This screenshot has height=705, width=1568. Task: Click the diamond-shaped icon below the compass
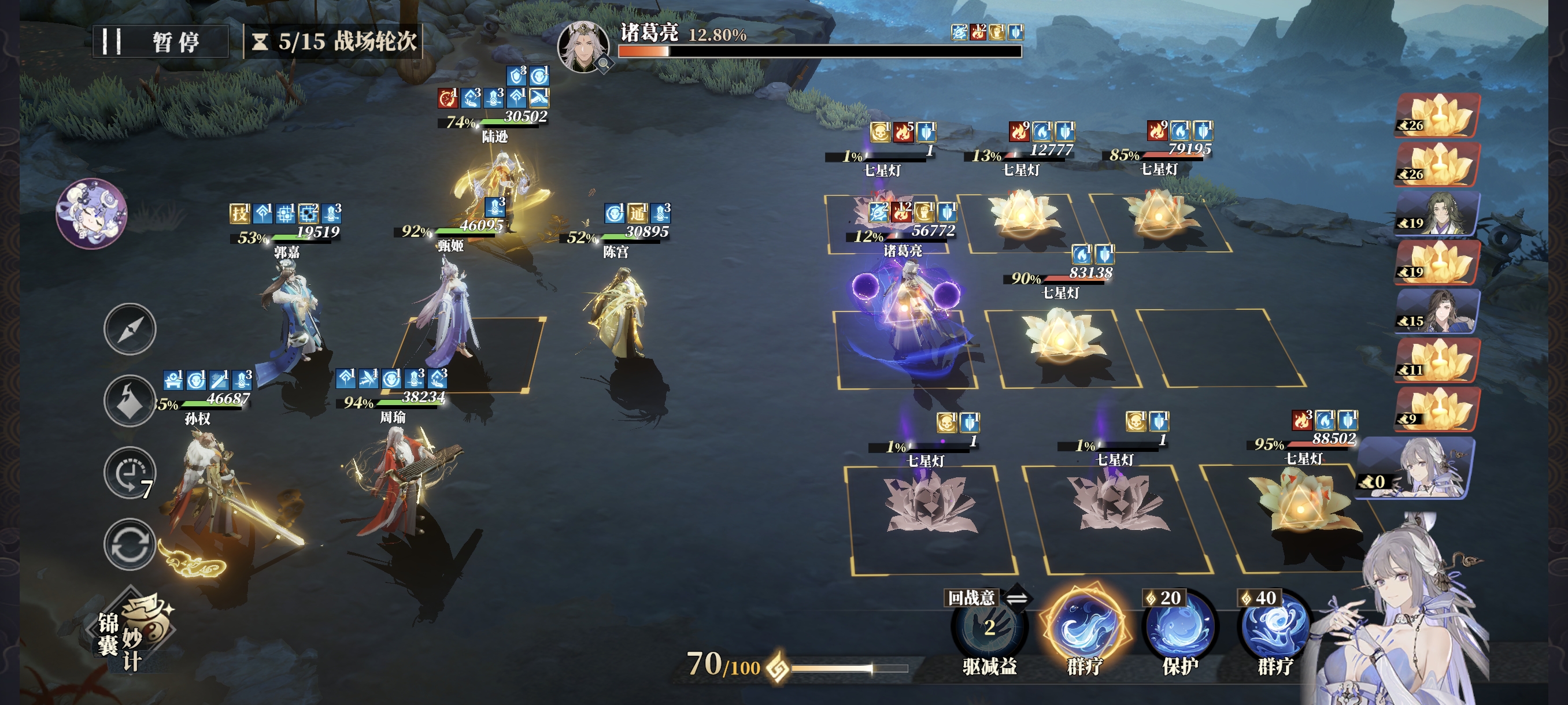(130, 401)
